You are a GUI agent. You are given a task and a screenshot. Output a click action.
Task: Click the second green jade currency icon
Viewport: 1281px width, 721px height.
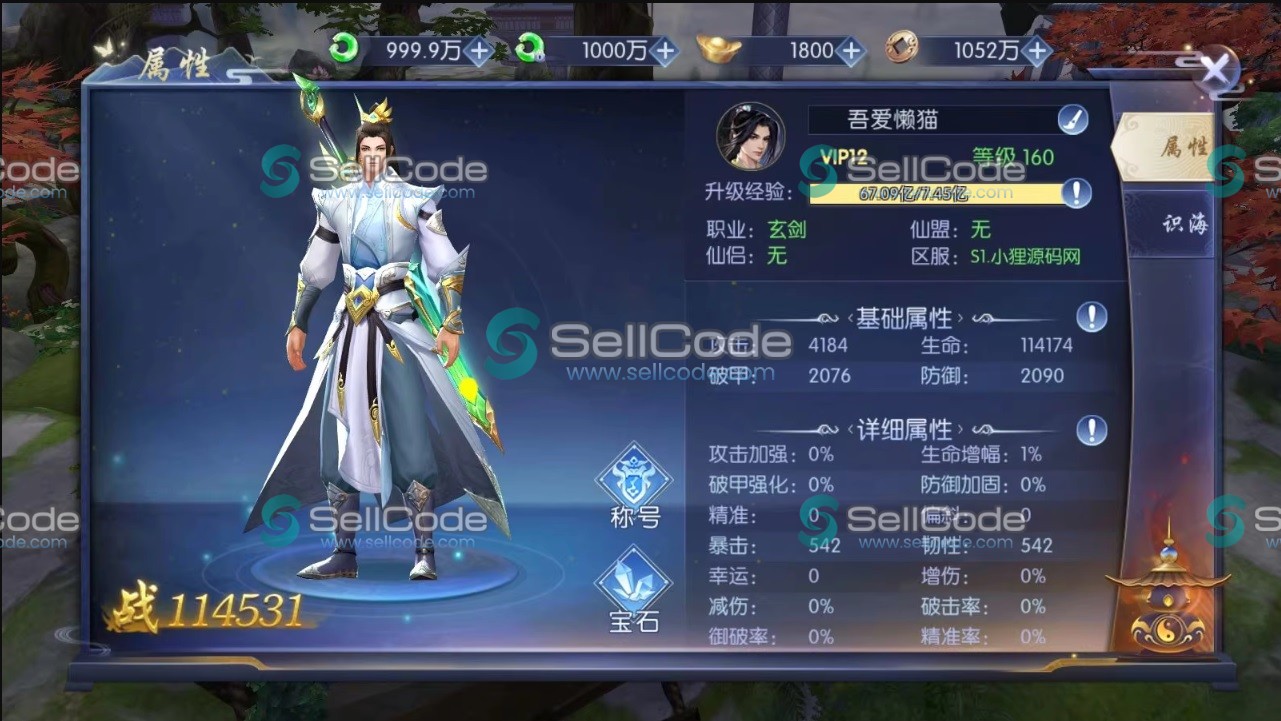tap(528, 46)
